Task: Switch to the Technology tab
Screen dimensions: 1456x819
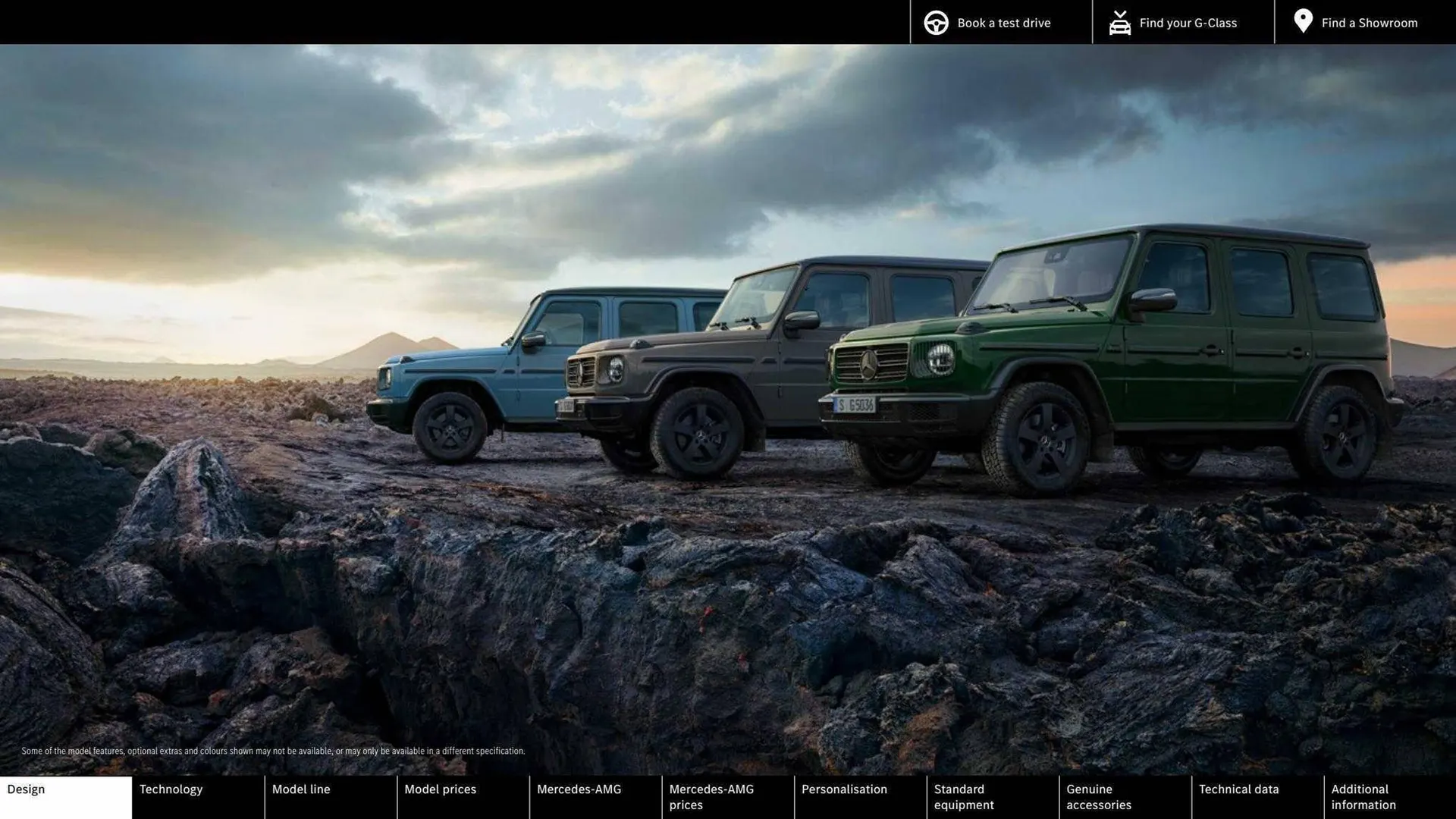Action: [197, 796]
